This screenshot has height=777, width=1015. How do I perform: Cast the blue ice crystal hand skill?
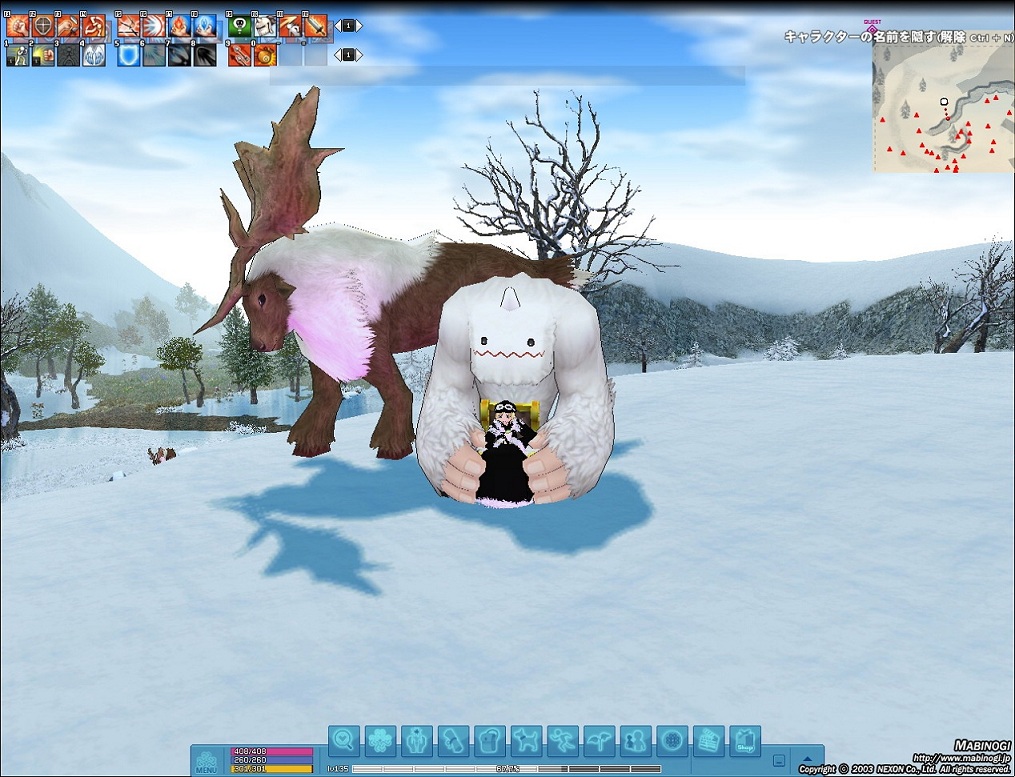click(x=204, y=26)
